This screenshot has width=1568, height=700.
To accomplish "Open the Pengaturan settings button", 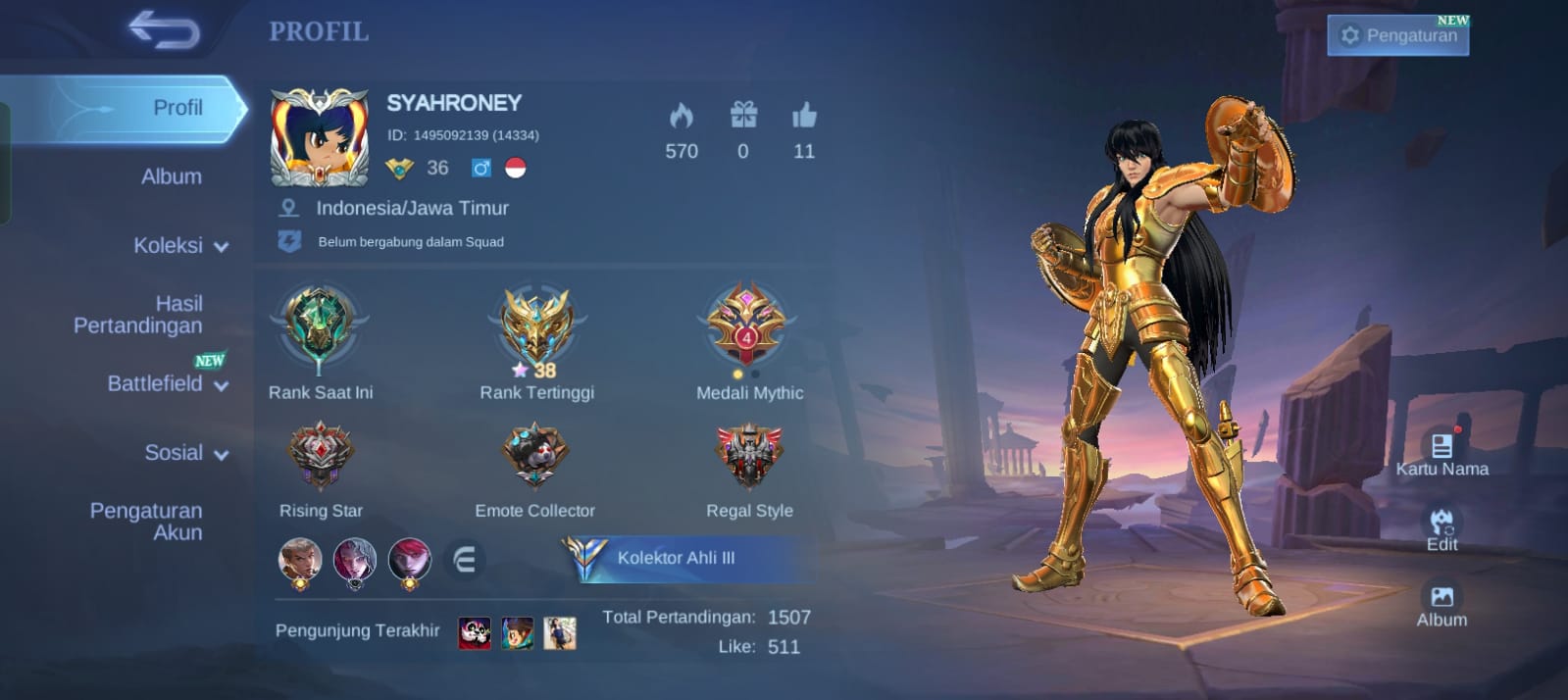I will point(1397,35).
